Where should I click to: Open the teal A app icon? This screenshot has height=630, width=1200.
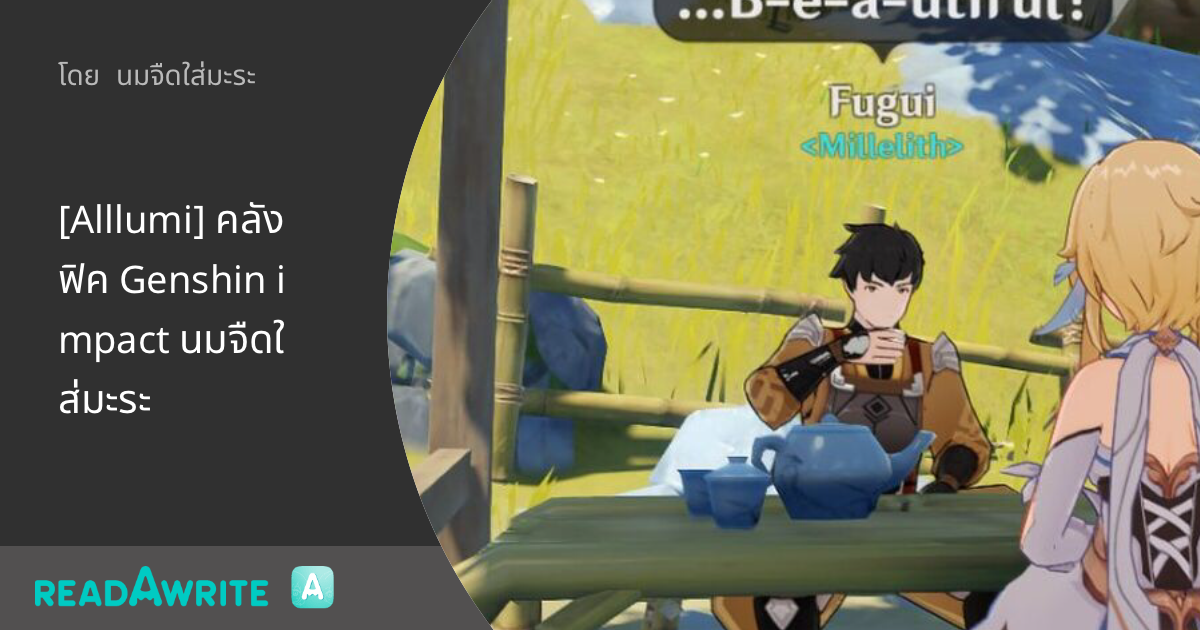[312, 588]
